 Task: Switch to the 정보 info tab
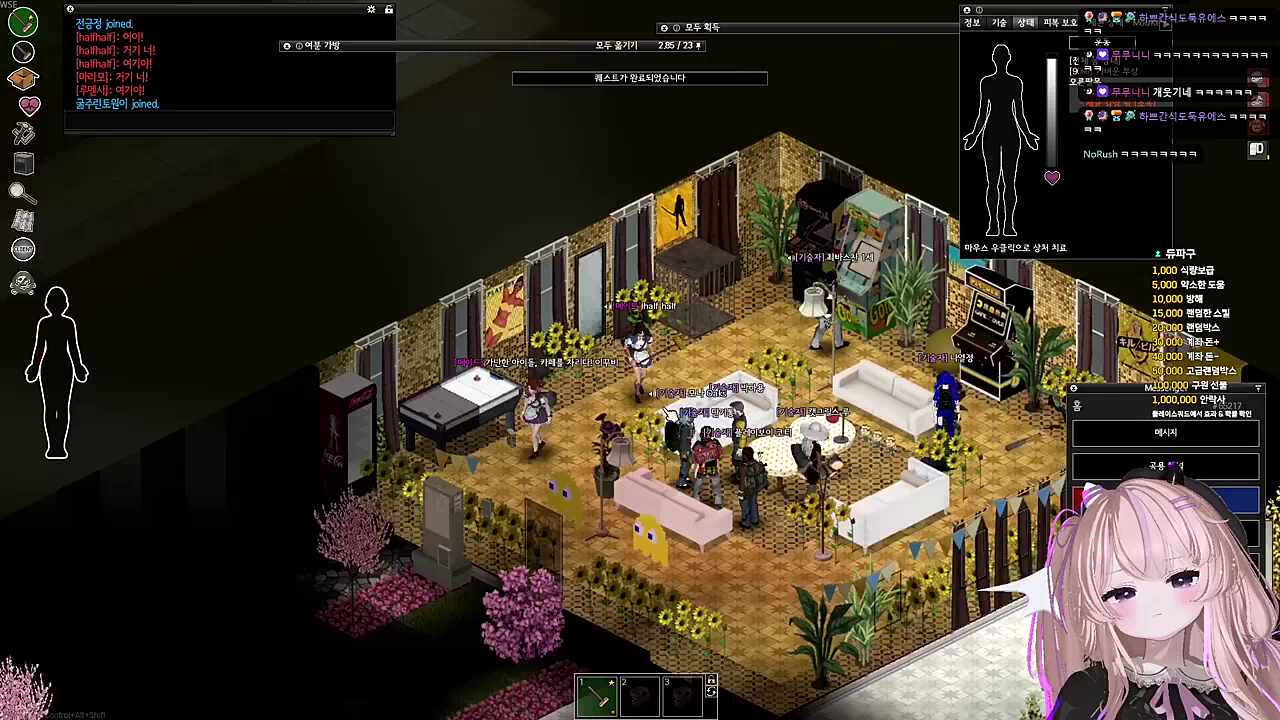pos(972,23)
